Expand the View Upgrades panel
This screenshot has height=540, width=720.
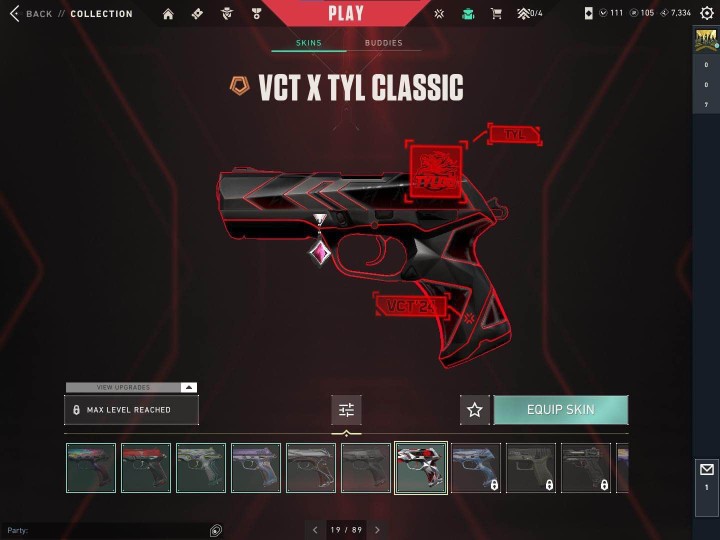[131, 387]
